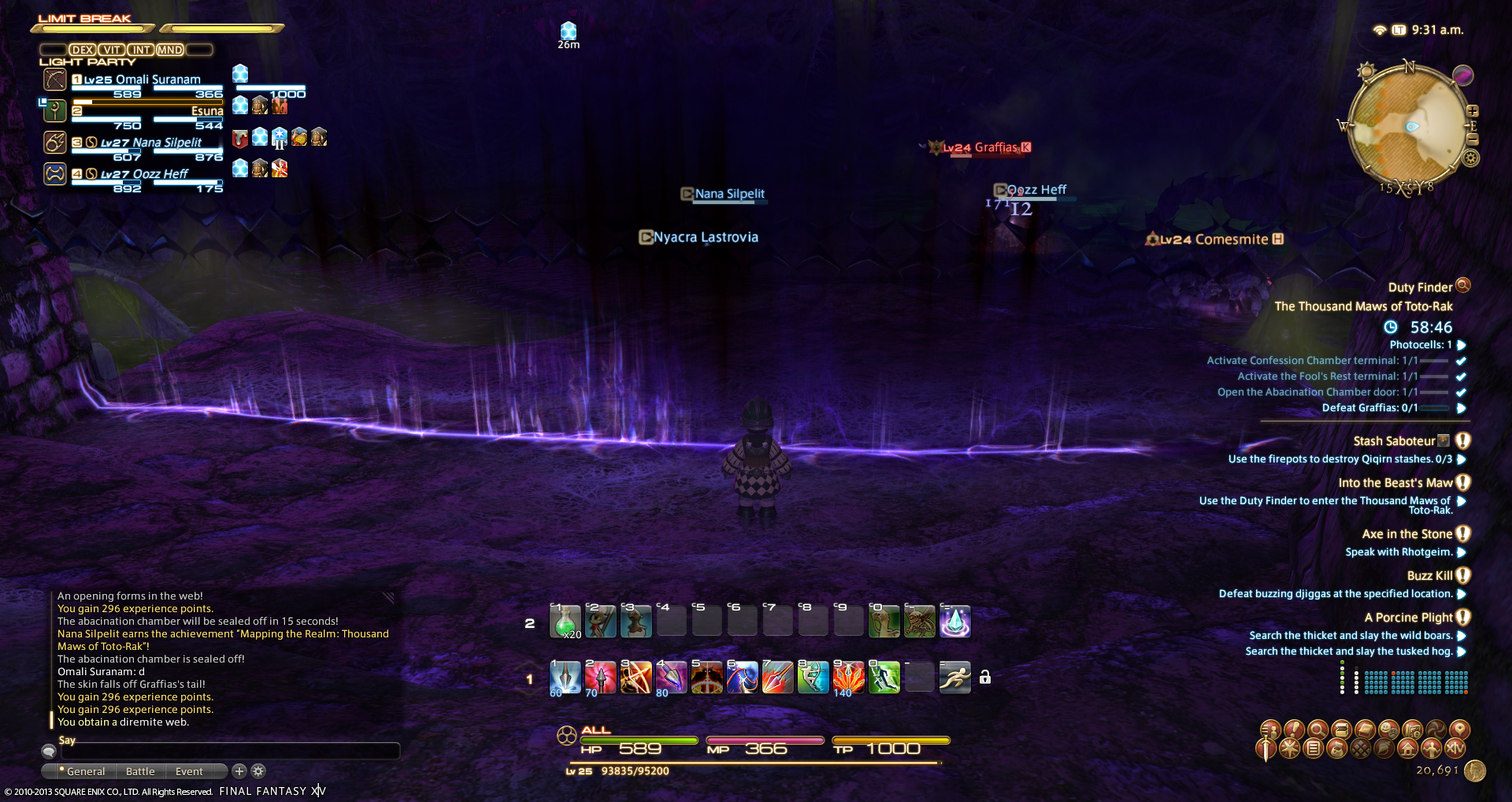Click the Say chat input field

(x=230, y=751)
